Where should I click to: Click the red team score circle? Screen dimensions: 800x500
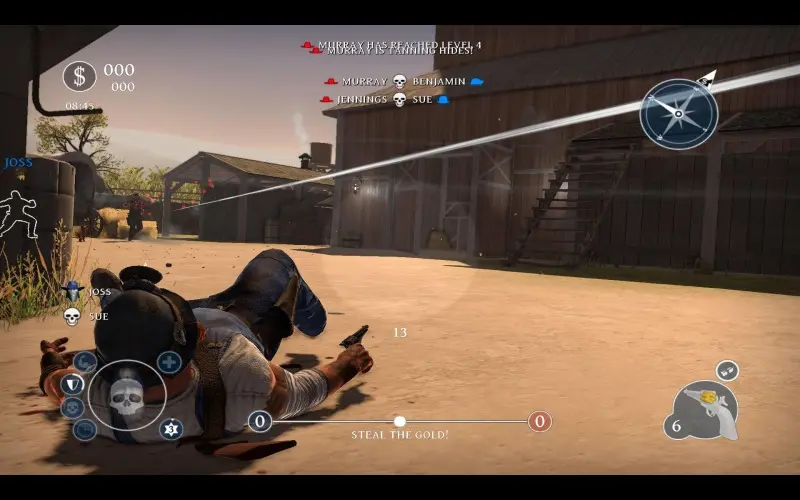click(x=540, y=421)
